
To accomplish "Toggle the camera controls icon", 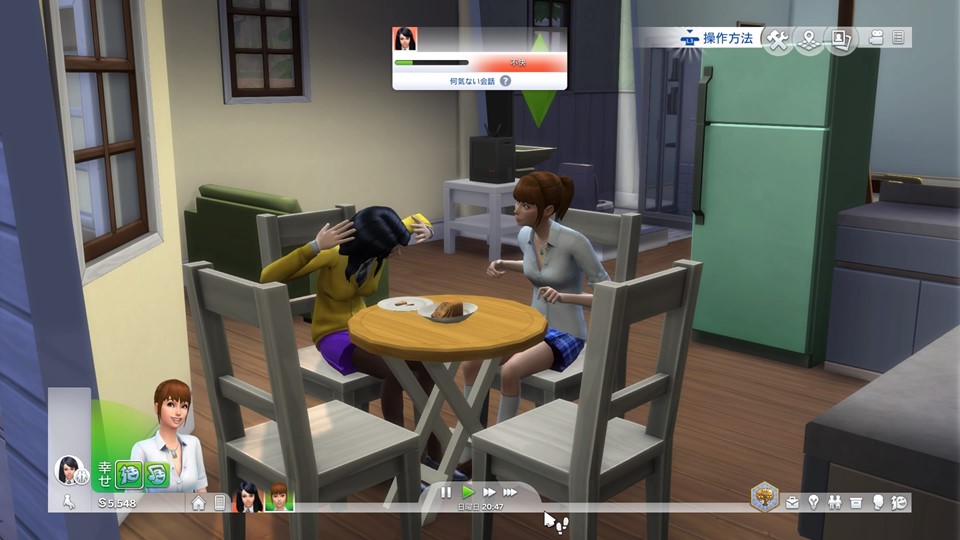I will tap(876, 38).
